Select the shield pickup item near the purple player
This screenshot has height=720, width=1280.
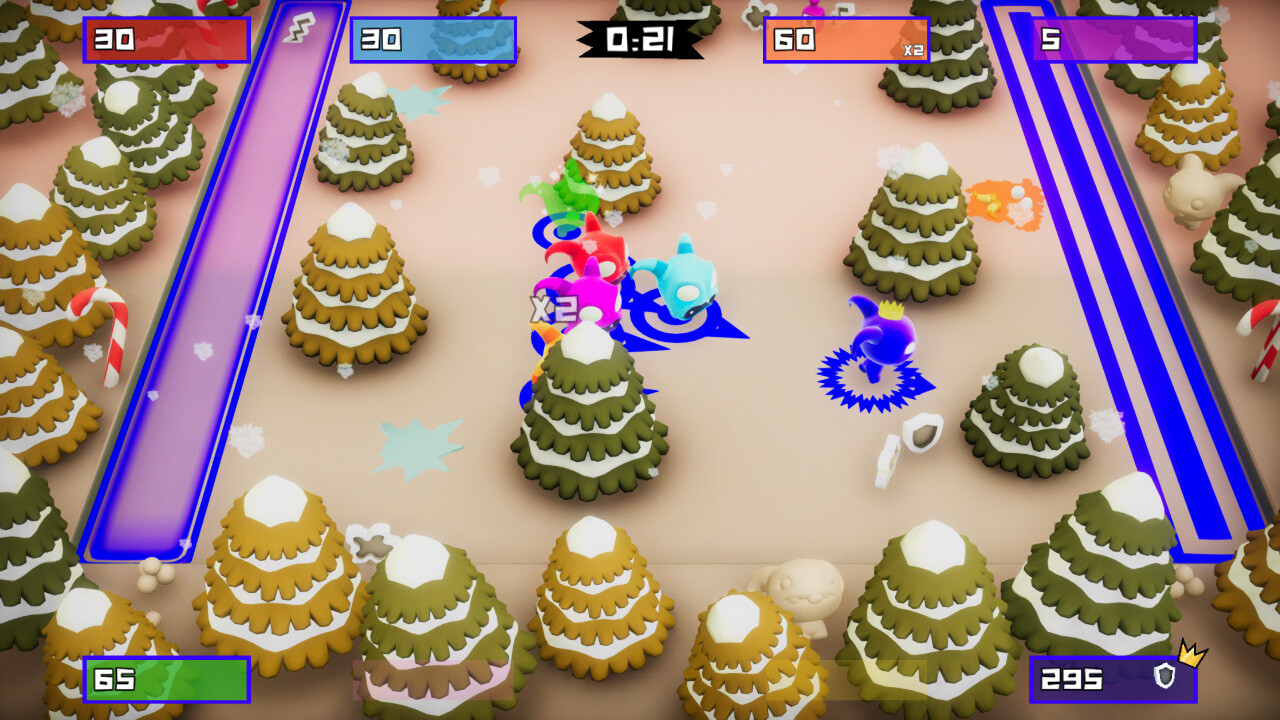(x=922, y=432)
